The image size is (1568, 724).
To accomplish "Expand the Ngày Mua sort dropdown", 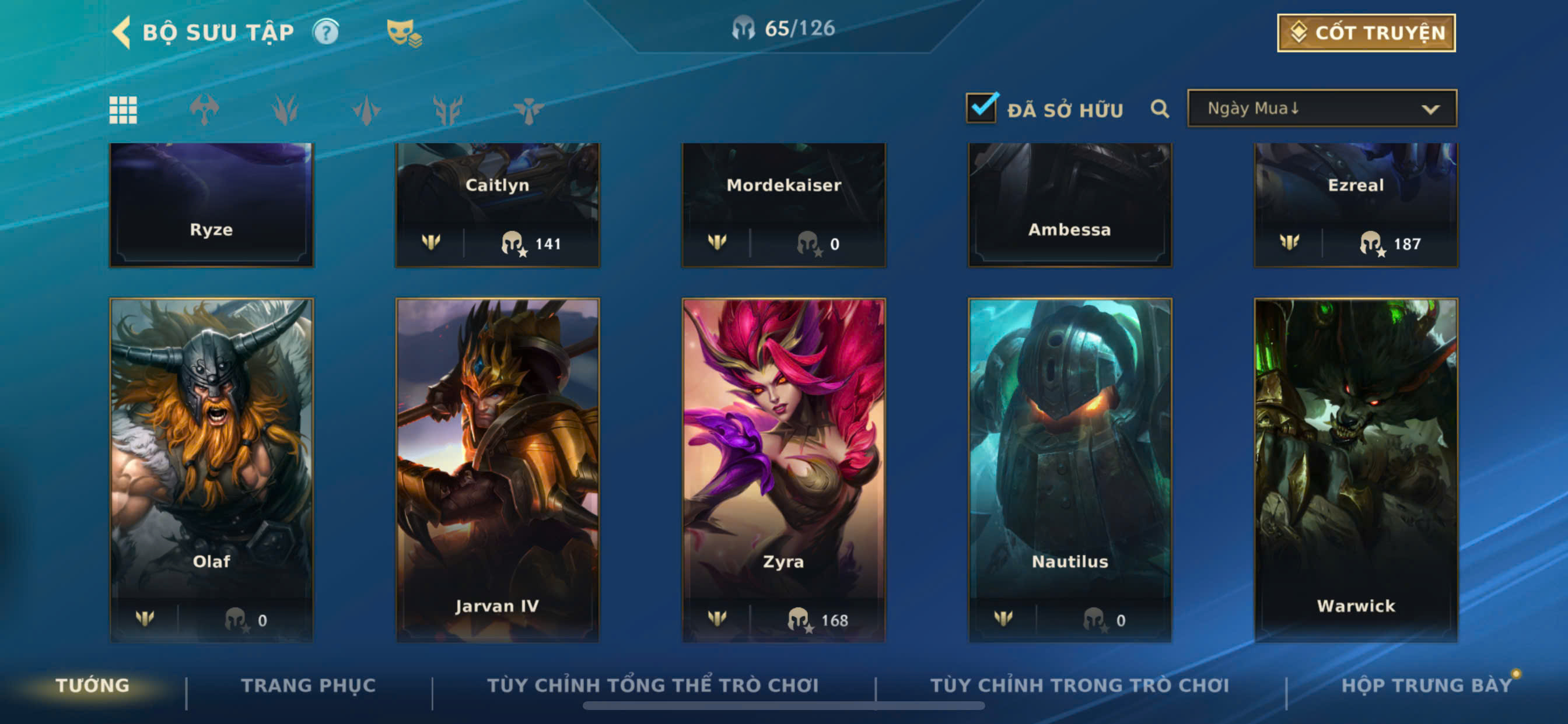I will point(1321,109).
